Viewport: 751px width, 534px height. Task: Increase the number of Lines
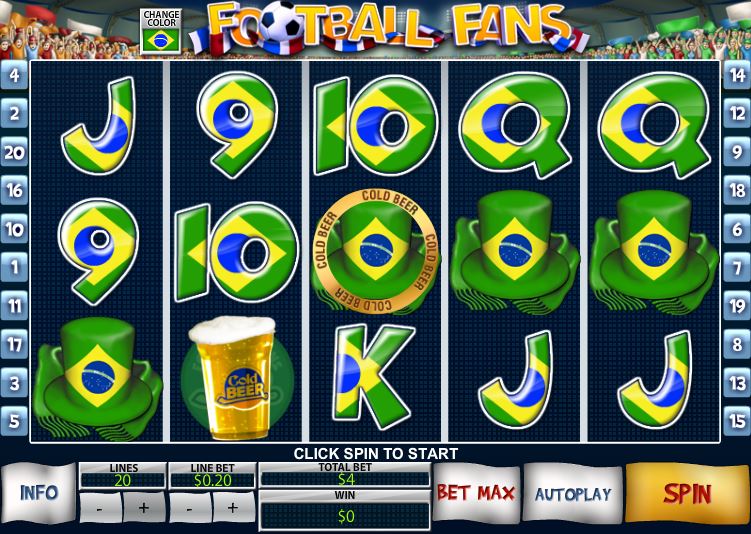pos(144,508)
